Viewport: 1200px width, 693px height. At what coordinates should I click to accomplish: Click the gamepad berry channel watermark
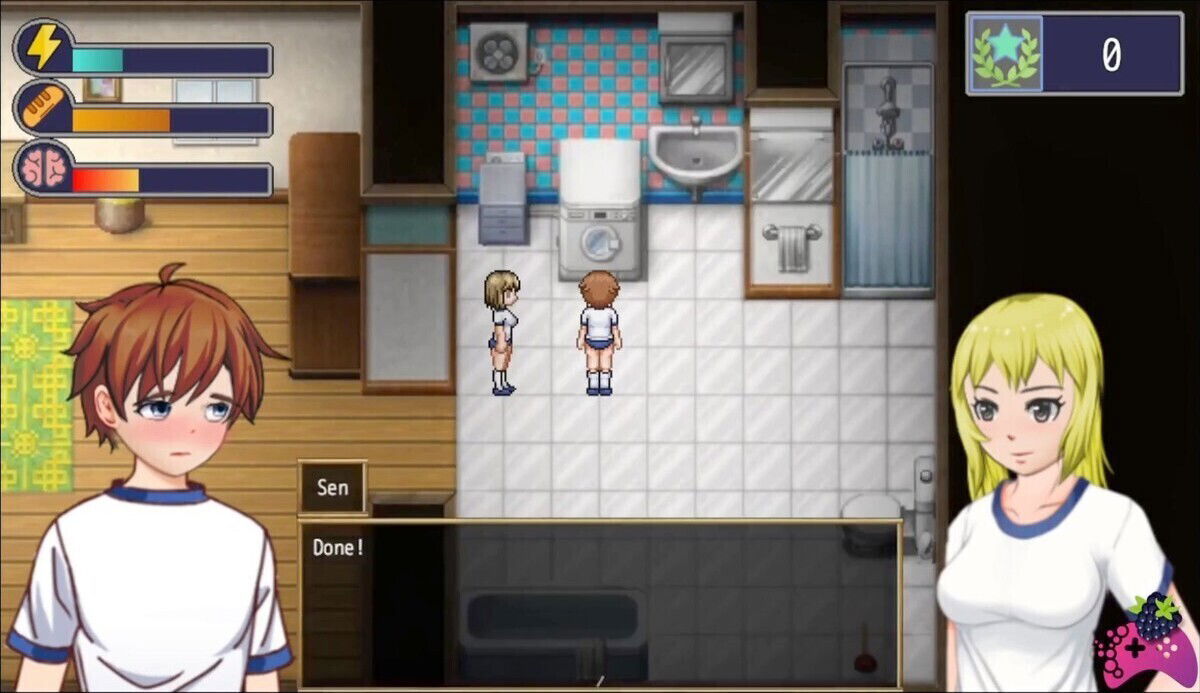(1147, 638)
